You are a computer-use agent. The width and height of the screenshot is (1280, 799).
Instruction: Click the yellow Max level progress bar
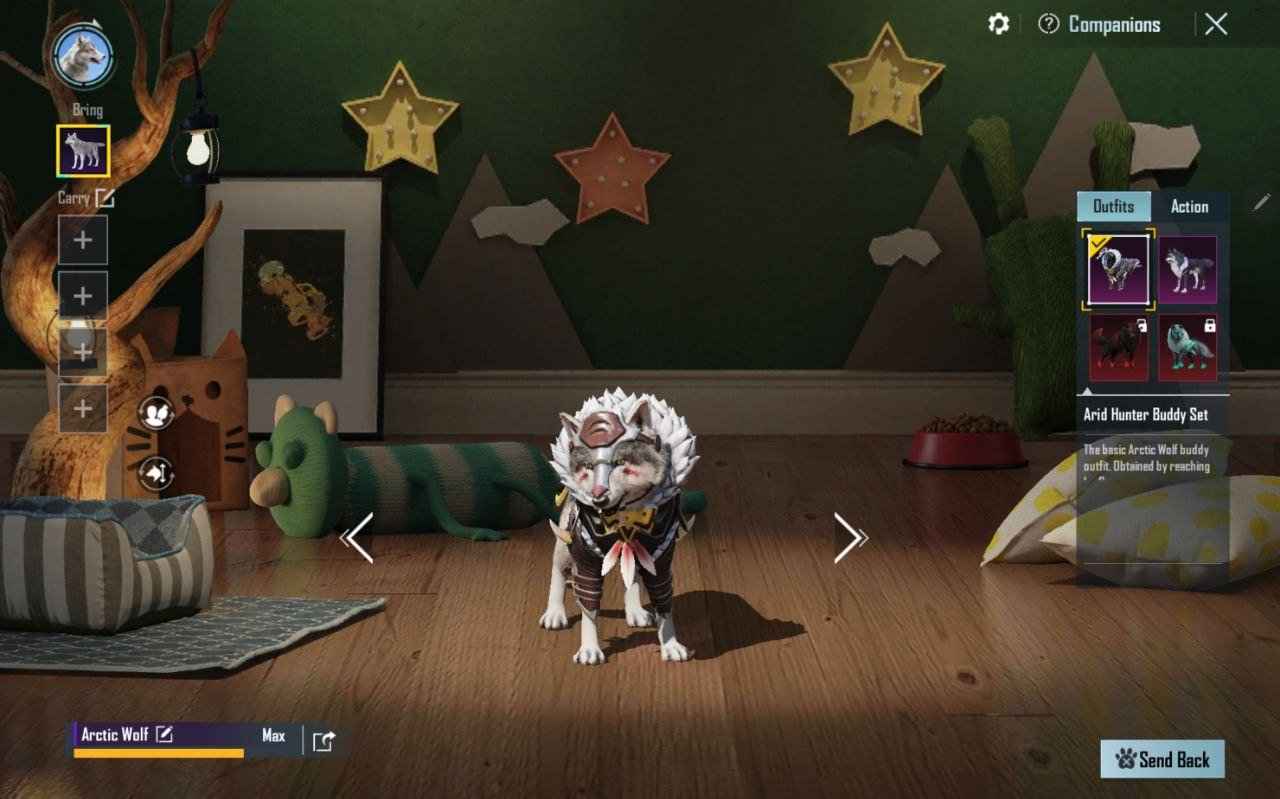click(x=160, y=752)
